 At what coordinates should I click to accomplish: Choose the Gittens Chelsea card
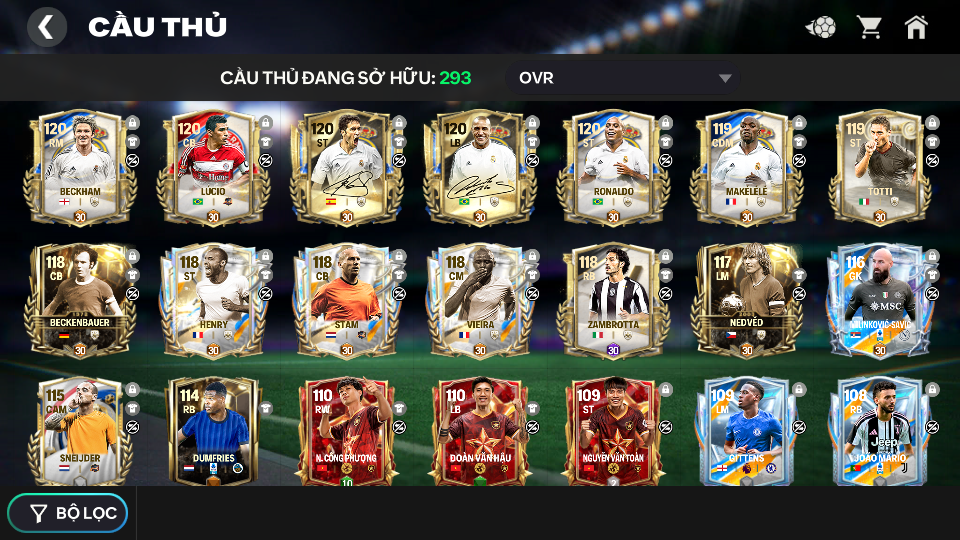click(746, 430)
